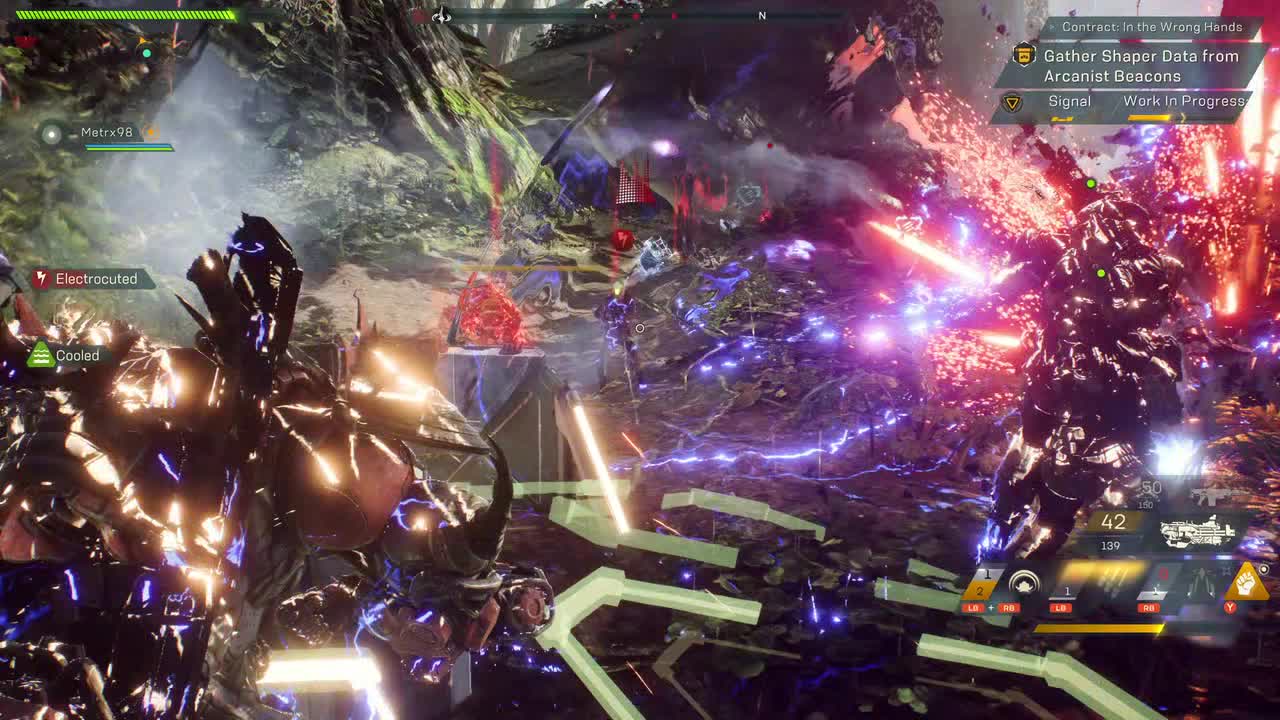Image resolution: width=1280 pixels, height=720 pixels.
Task: Click the Electrocuted lightning status icon
Action: [x=41, y=279]
